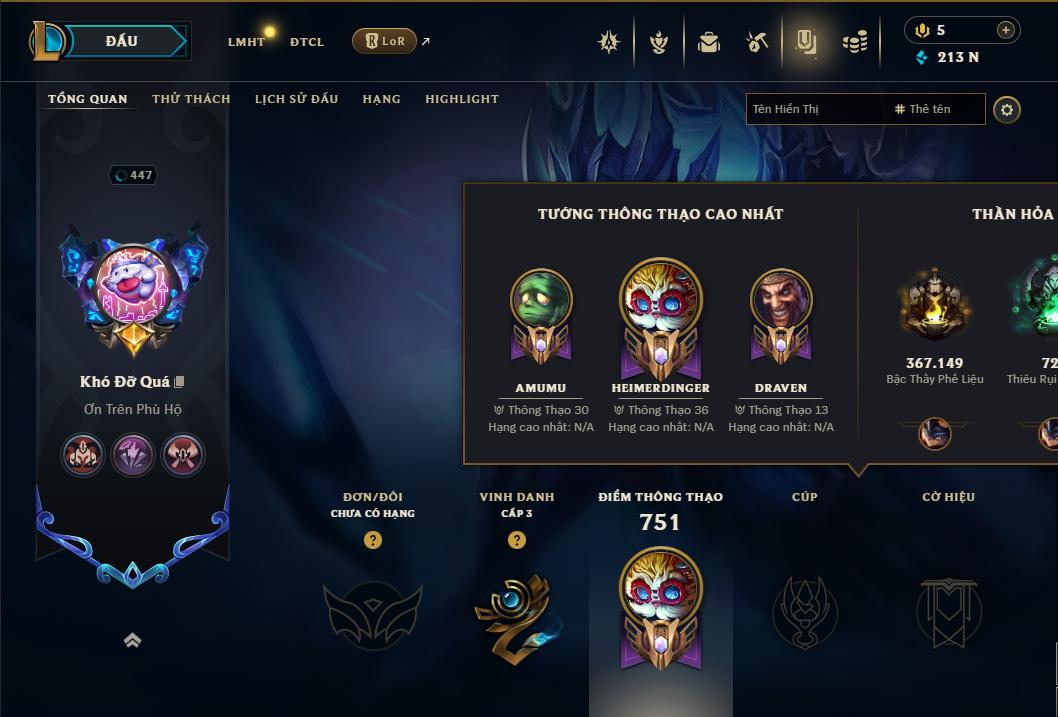1058x717 pixels.
Task: Switch to the Thử Thách tab
Action: click(x=191, y=99)
